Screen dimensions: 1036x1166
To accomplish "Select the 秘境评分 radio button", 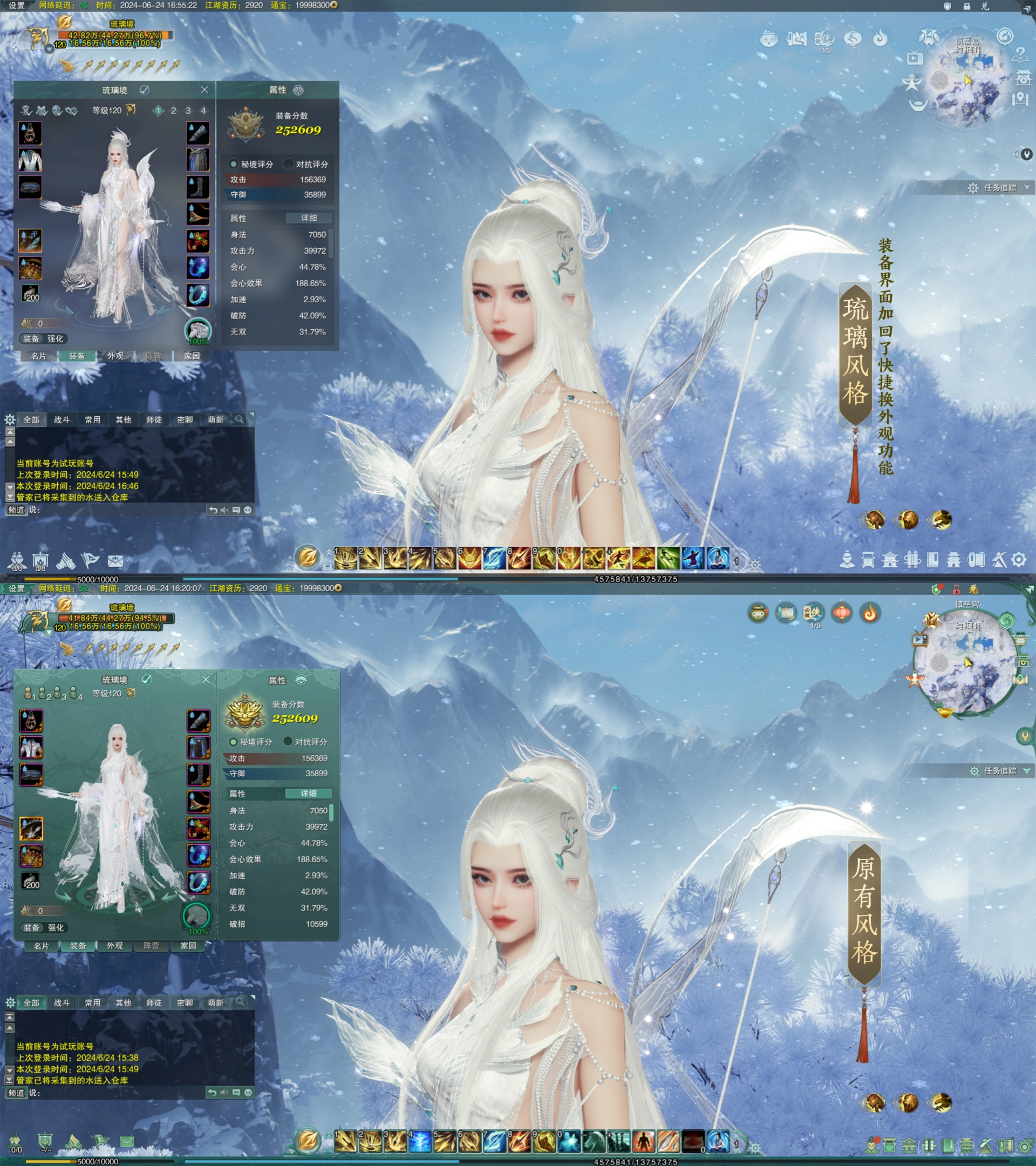I will [233, 165].
